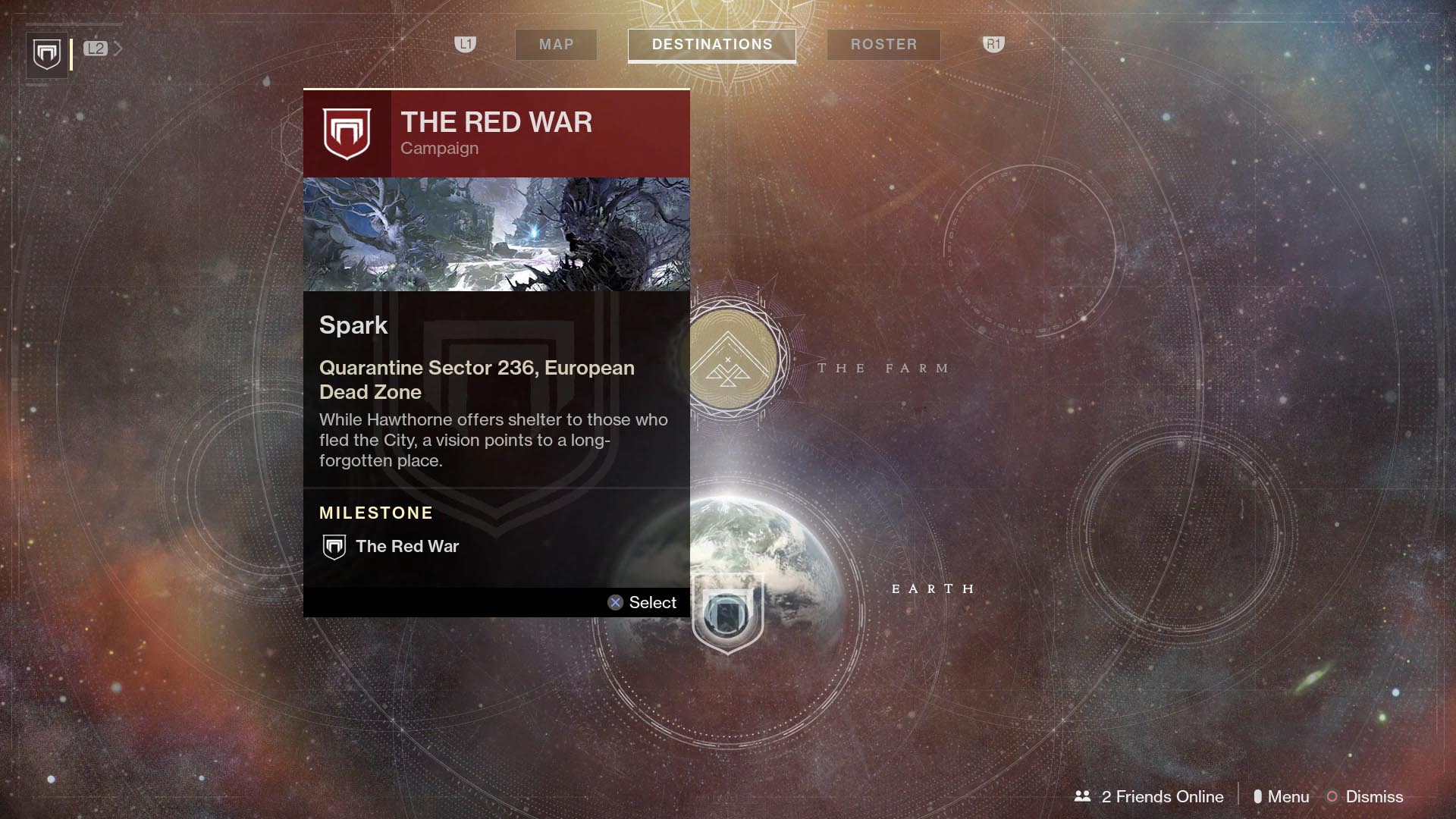
Task: Click the Dismiss circle icon
Action: (1331, 796)
